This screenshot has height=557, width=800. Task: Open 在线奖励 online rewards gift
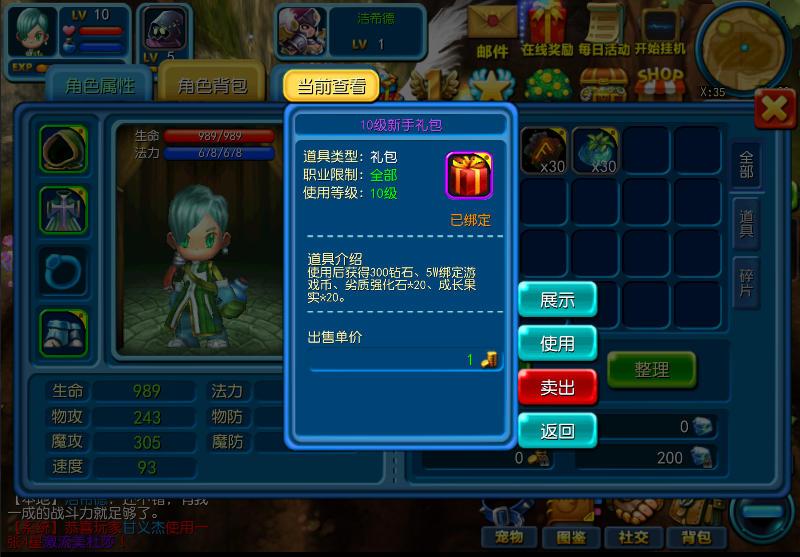pyautogui.click(x=547, y=30)
